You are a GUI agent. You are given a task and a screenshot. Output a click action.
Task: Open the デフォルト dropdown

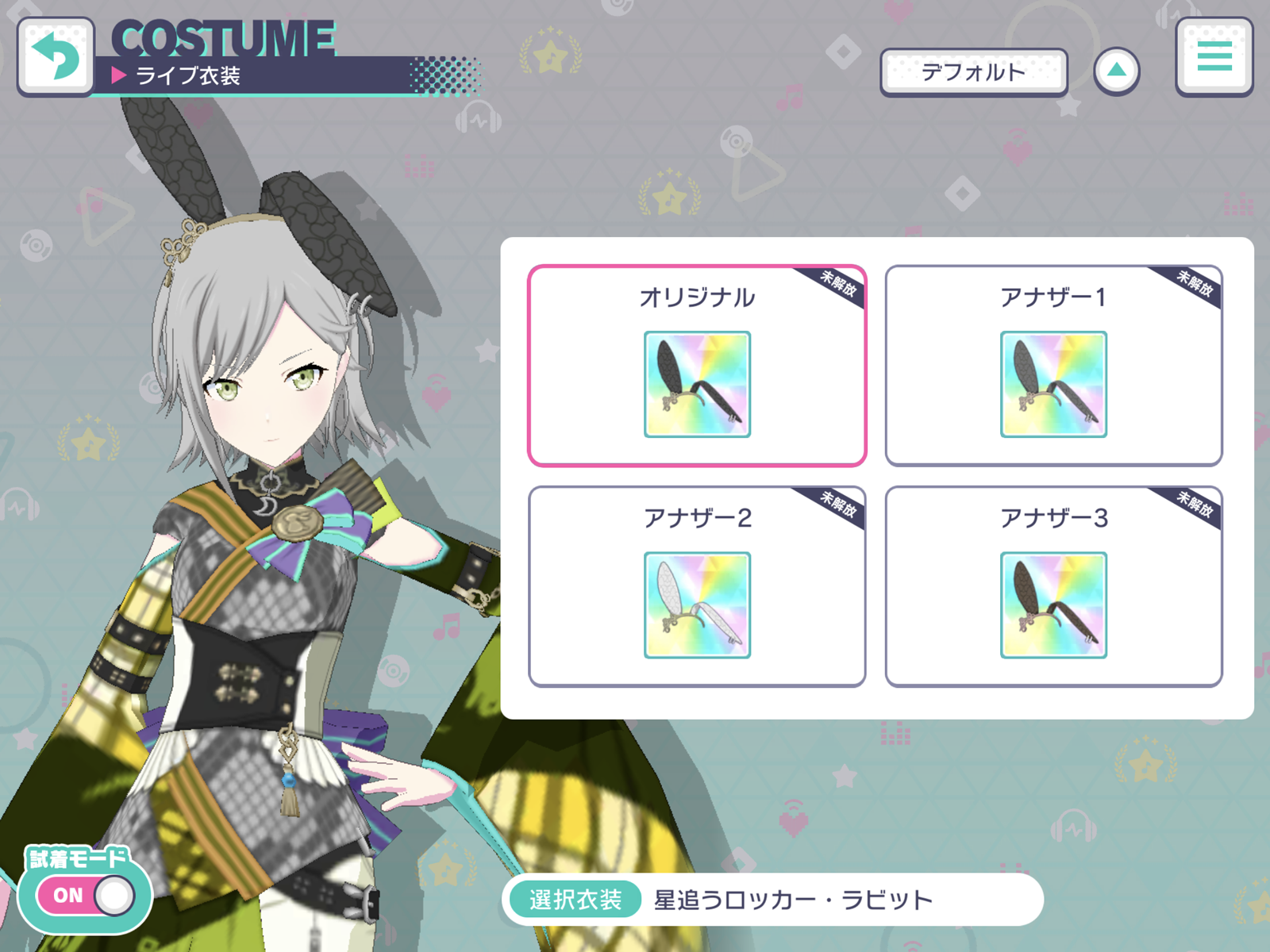(x=974, y=71)
